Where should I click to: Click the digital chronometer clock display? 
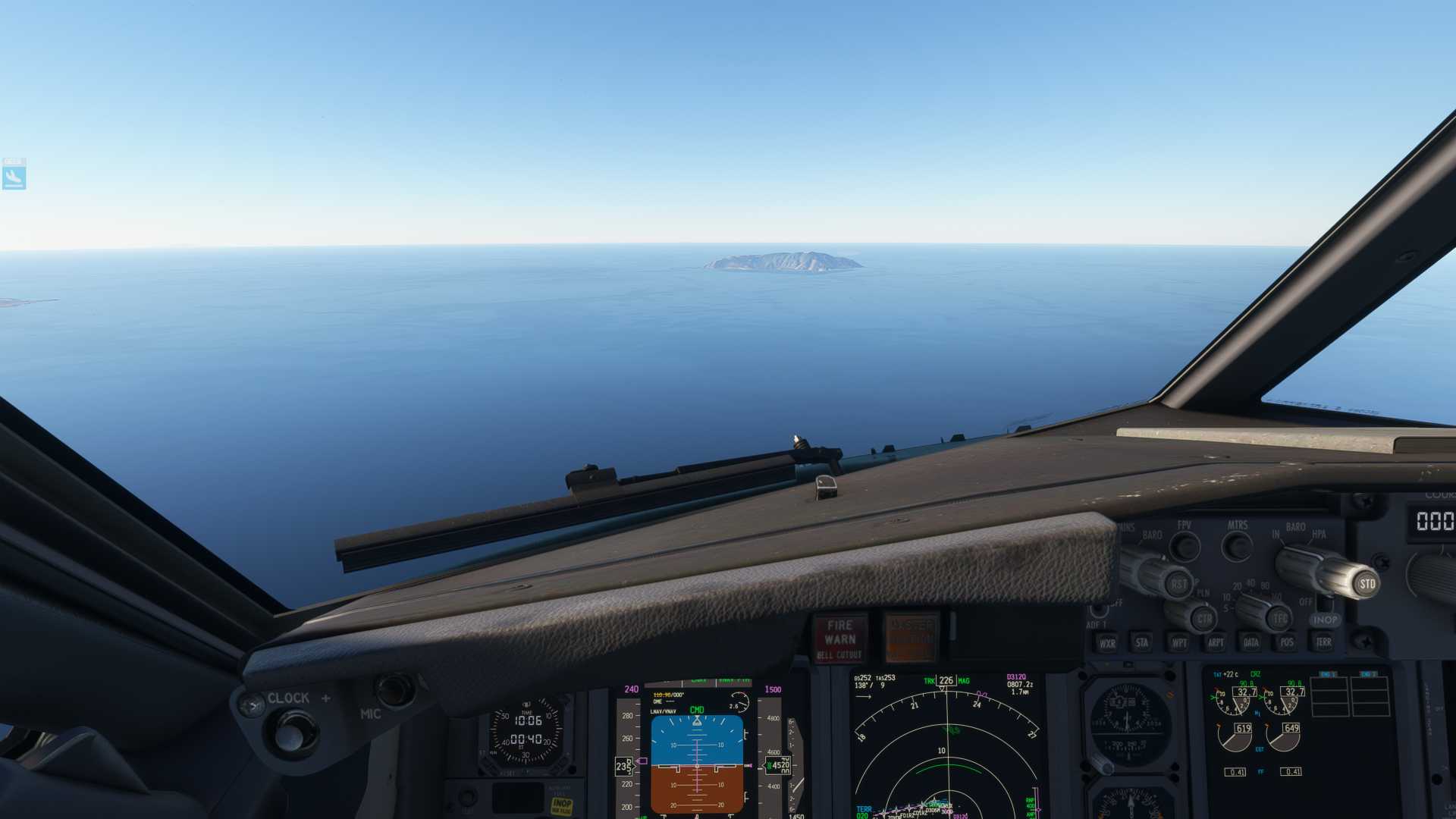[526, 730]
